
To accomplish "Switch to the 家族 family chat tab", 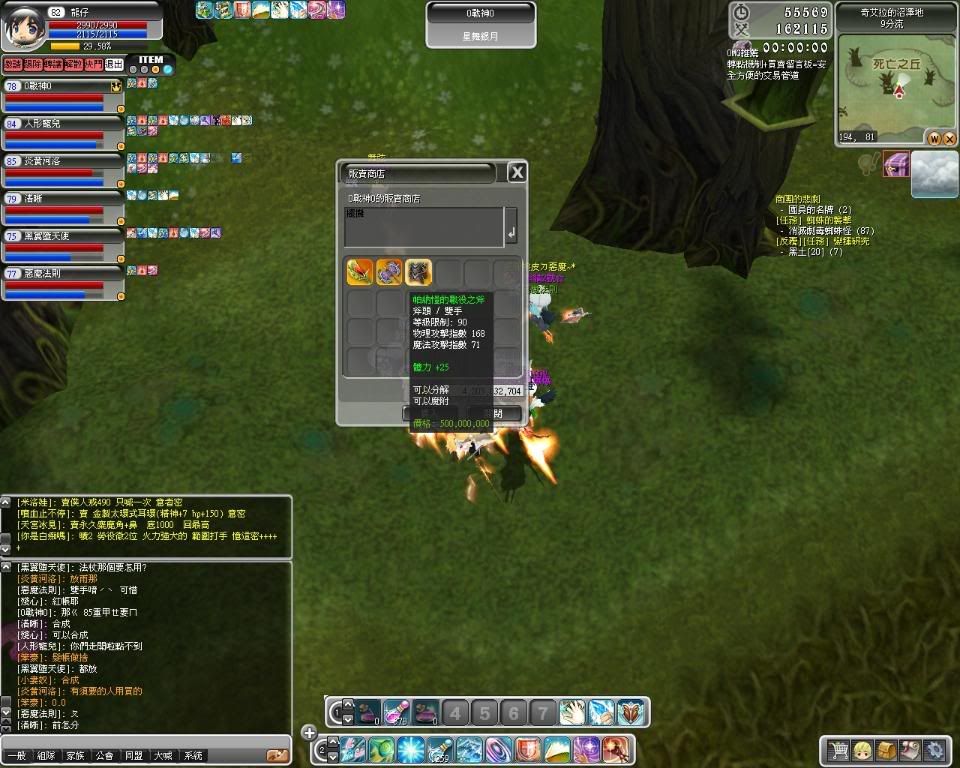I will [76, 756].
